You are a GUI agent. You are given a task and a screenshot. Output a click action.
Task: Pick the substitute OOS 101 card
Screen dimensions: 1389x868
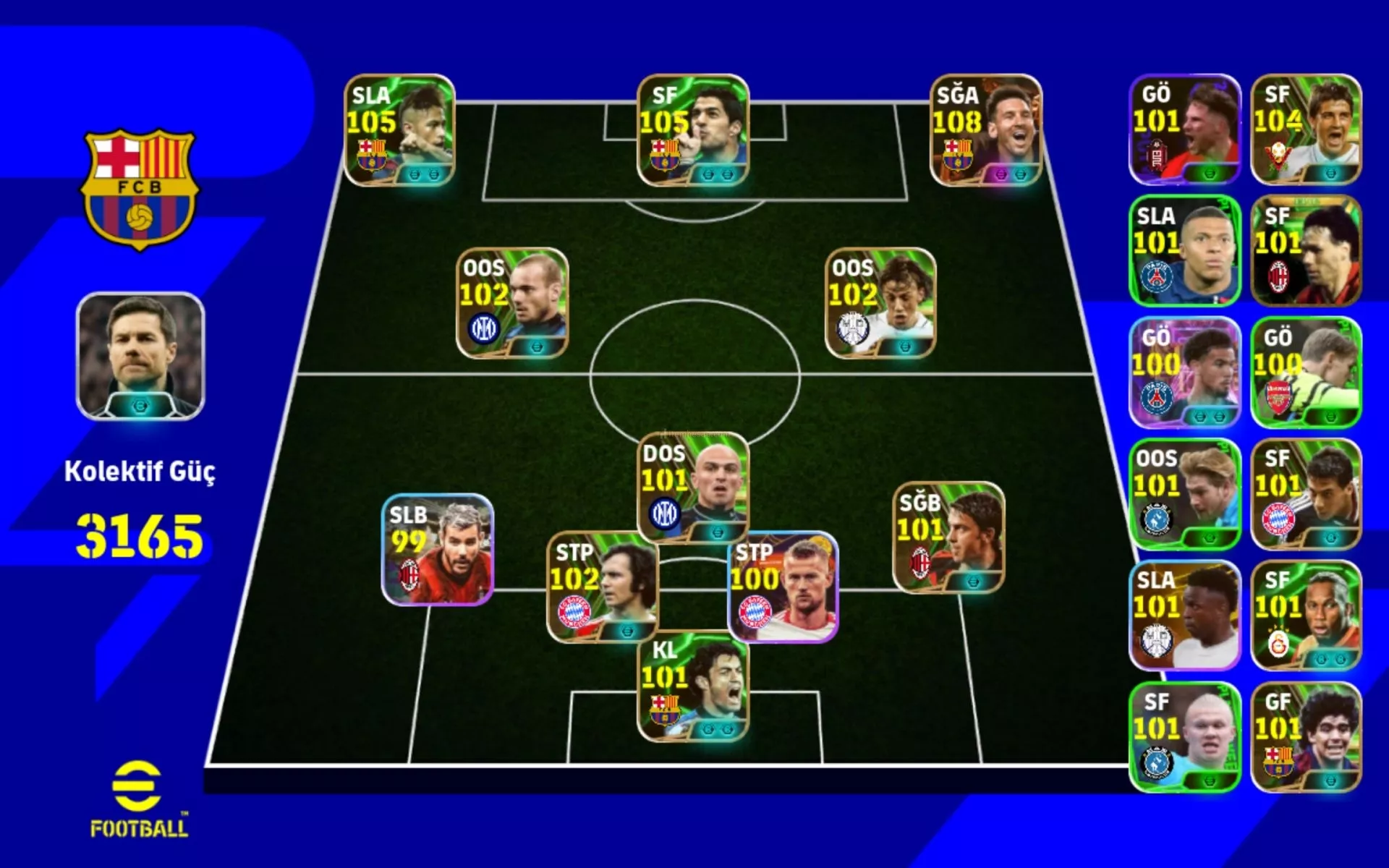pyautogui.click(x=1185, y=494)
